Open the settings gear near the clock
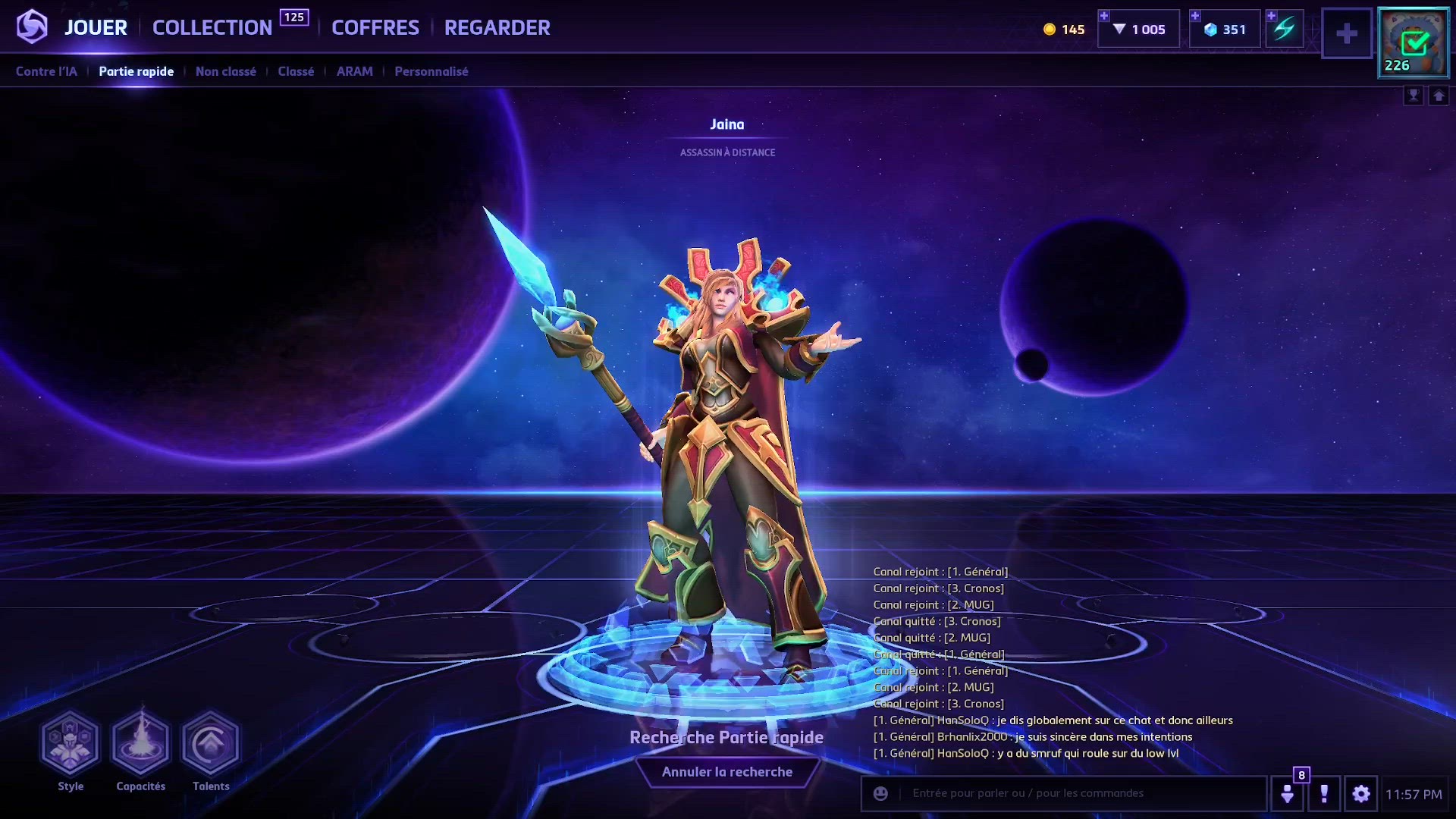The image size is (1456, 819). pyautogui.click(x=1360, y=793)
